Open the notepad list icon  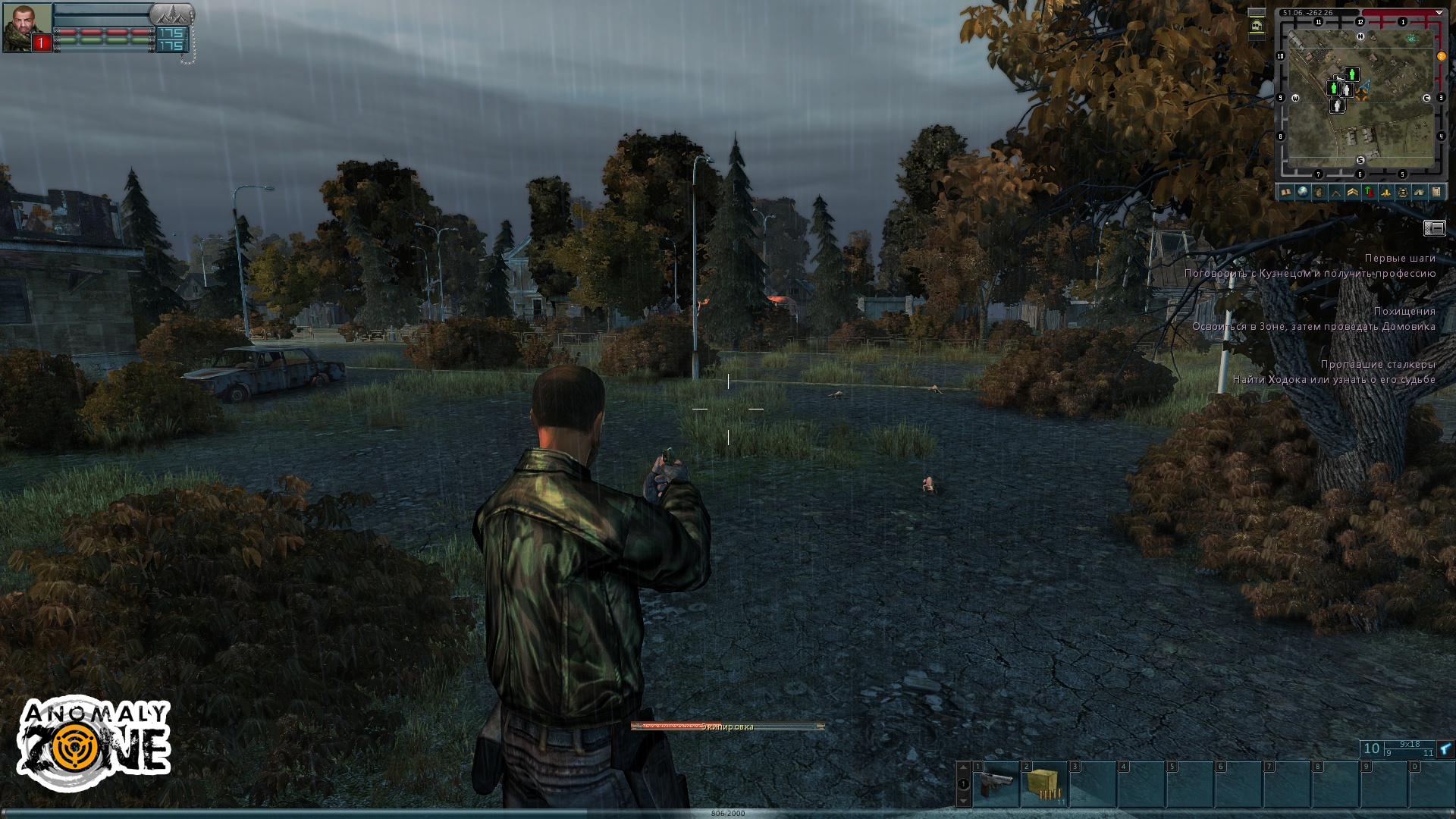click(1436, 193)
